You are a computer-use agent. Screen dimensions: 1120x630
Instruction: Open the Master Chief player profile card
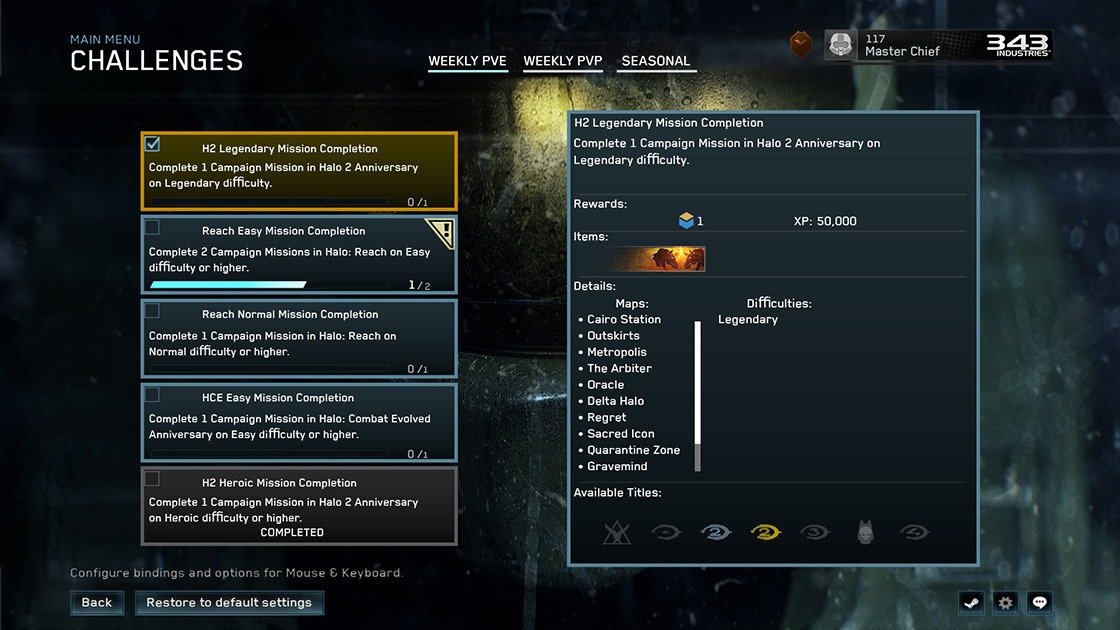click(x=938, y=45)
